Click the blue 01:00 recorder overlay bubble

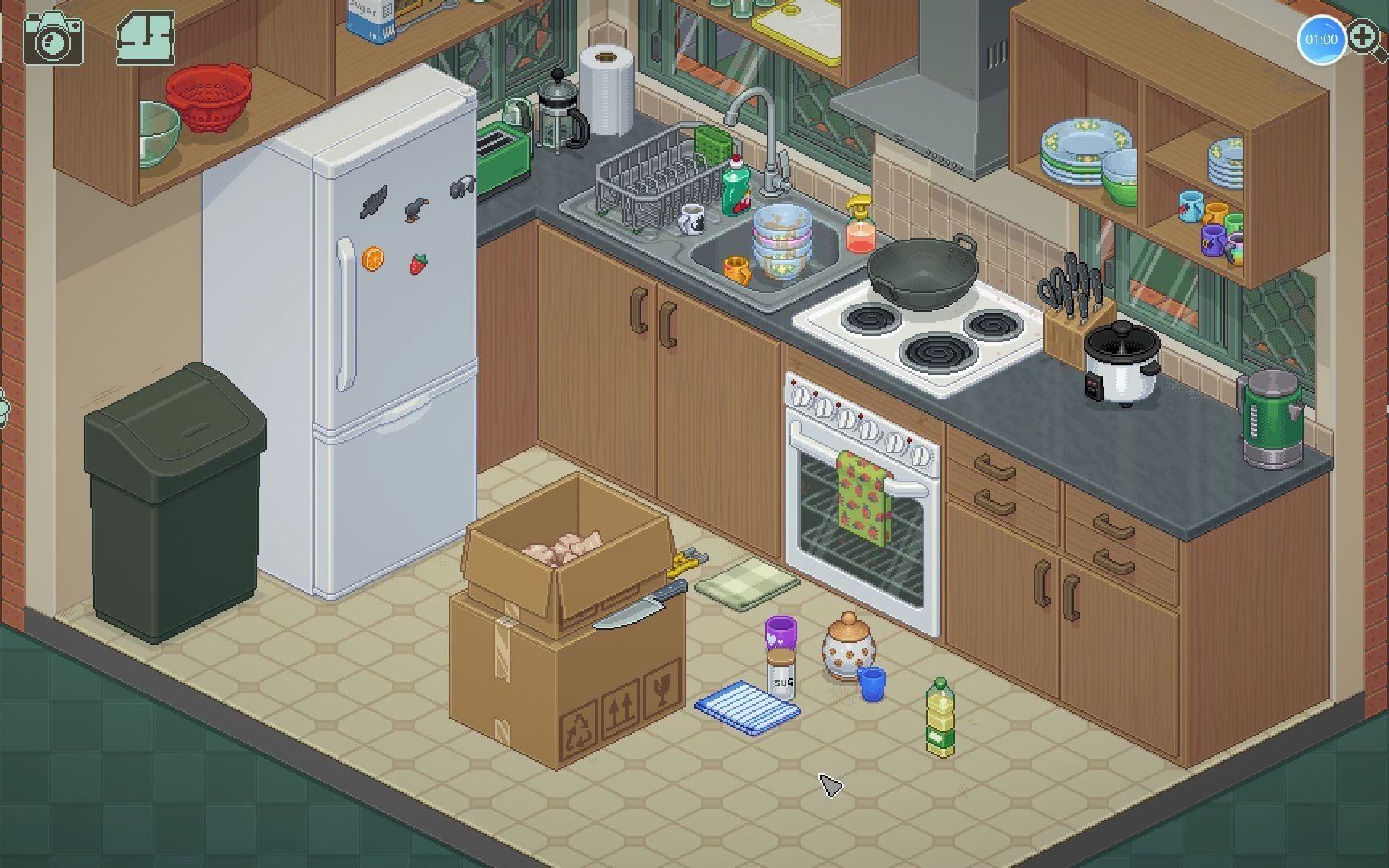tap(1321, 39)
